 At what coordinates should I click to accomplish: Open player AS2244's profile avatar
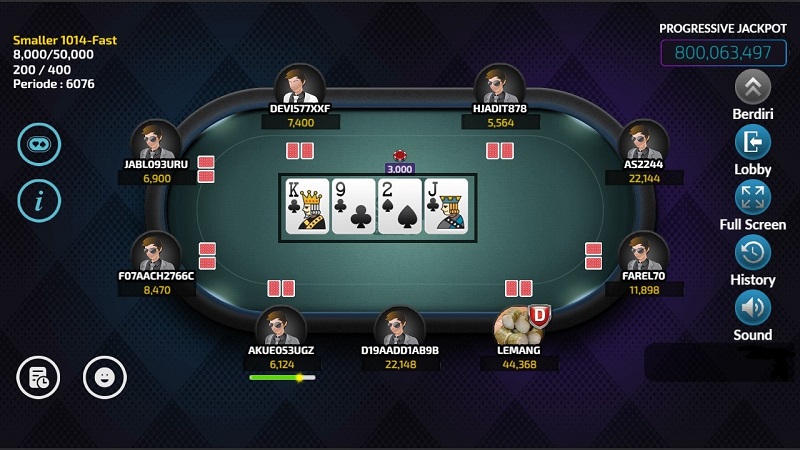point(644,141)
